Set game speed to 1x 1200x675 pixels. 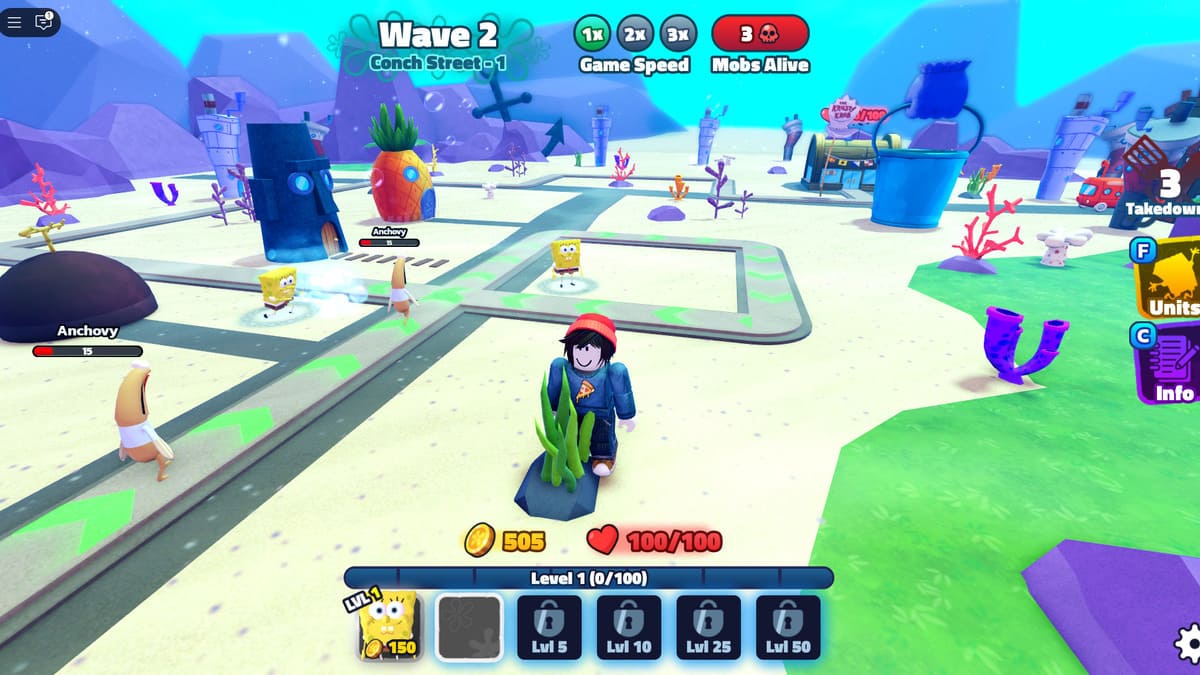591,34
